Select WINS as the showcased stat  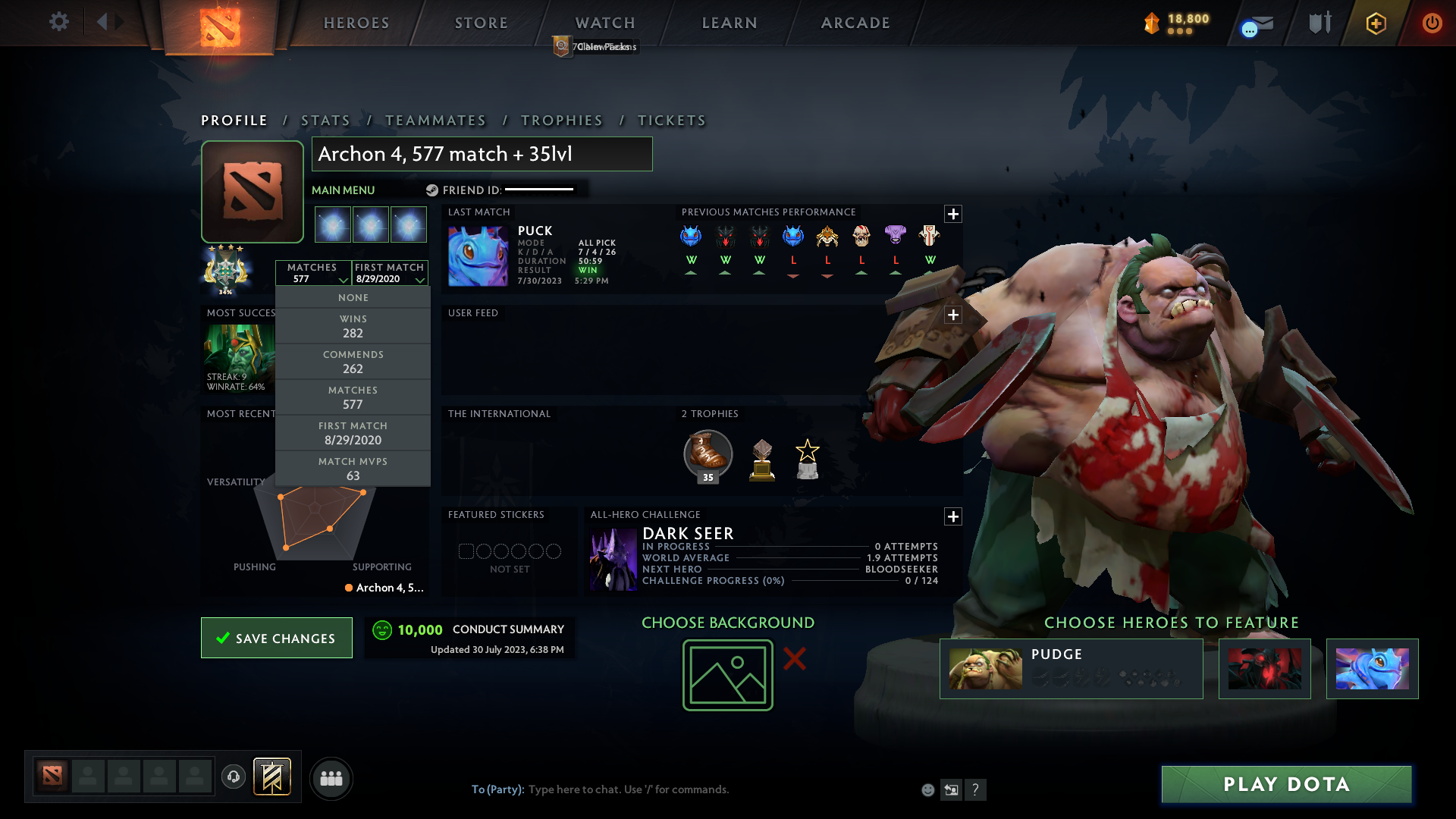[353, 325]
